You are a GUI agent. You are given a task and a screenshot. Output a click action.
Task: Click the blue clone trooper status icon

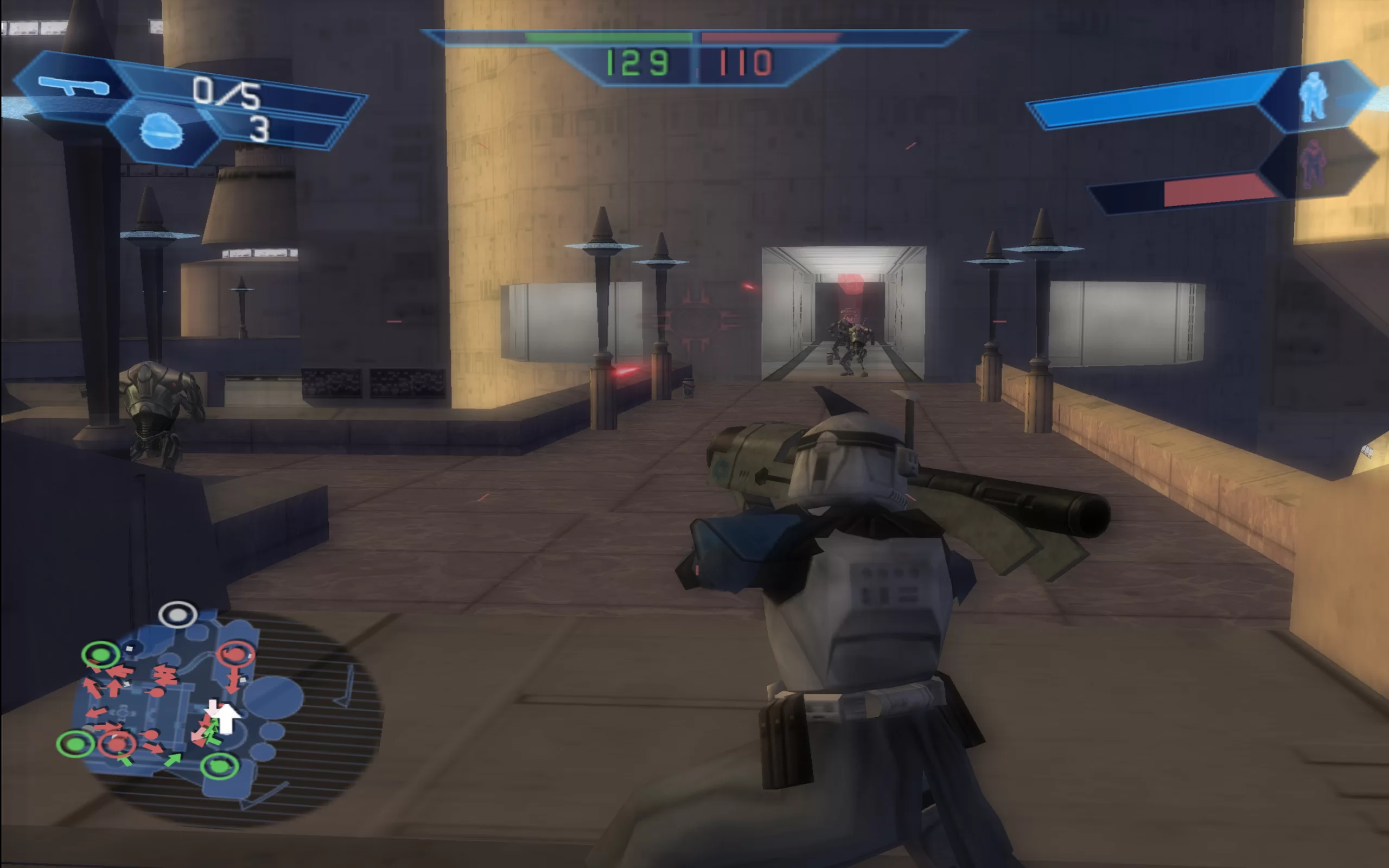click(x=1313, y=97)
